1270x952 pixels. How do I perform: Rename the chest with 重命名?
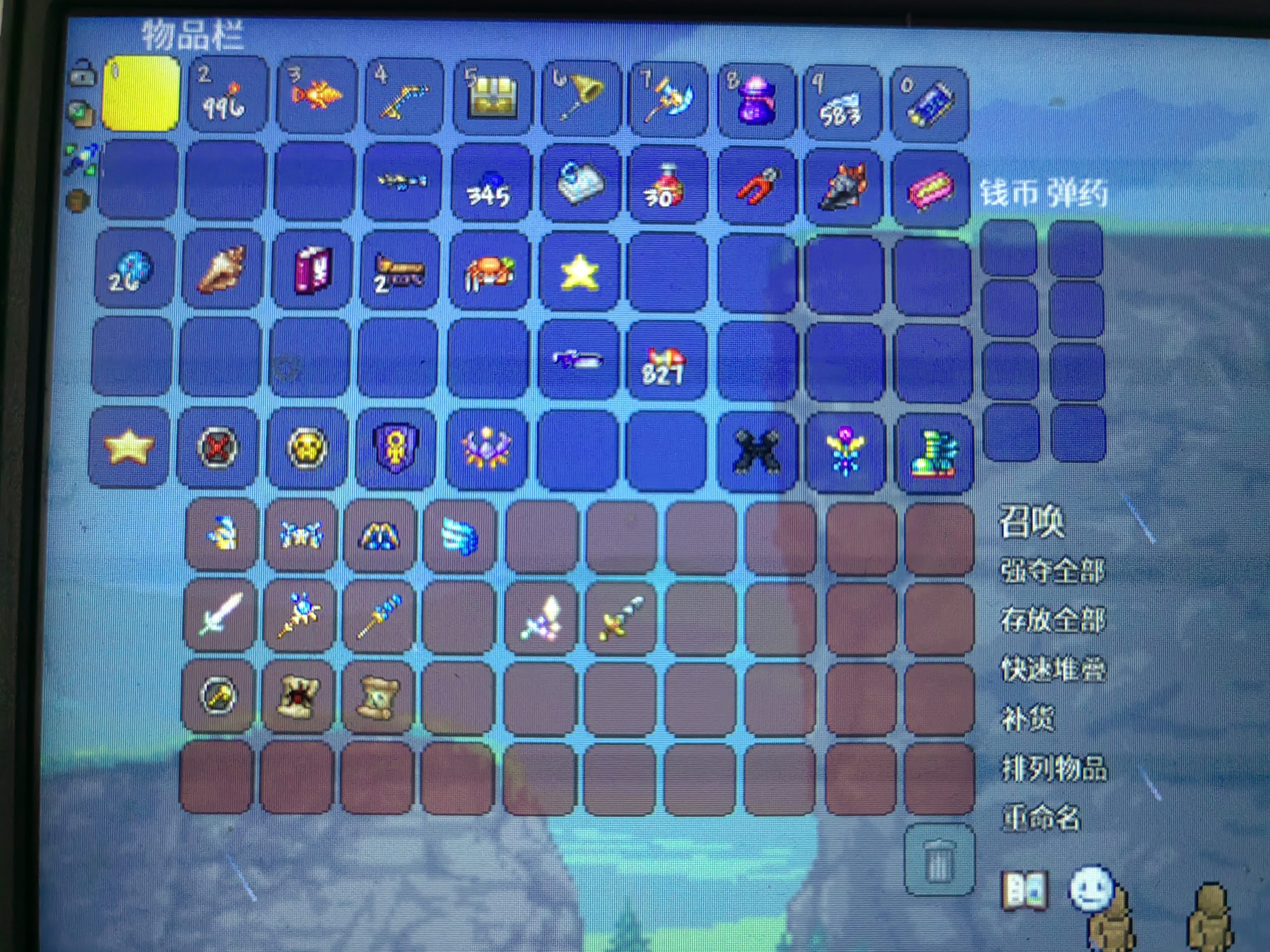coord(1040,817)
